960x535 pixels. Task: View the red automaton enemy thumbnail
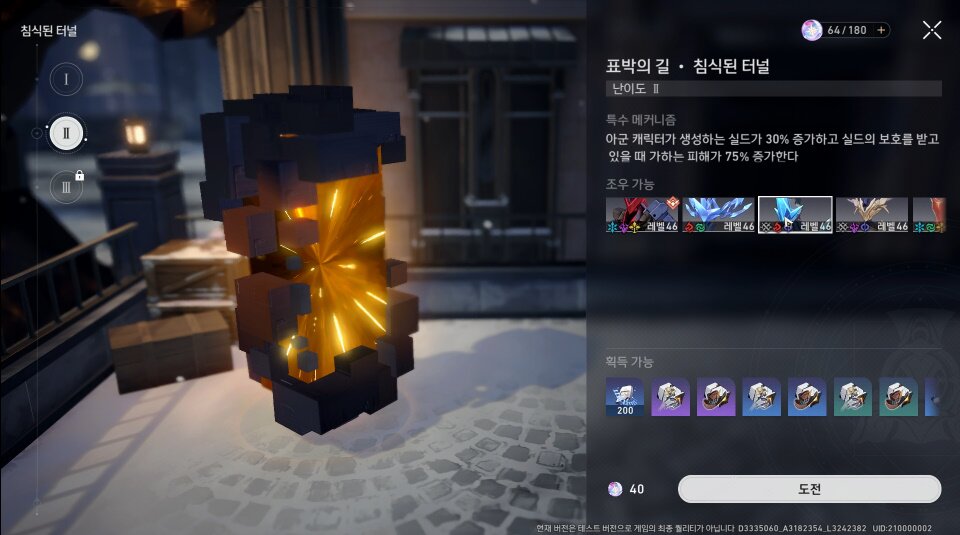pos(641,215)
